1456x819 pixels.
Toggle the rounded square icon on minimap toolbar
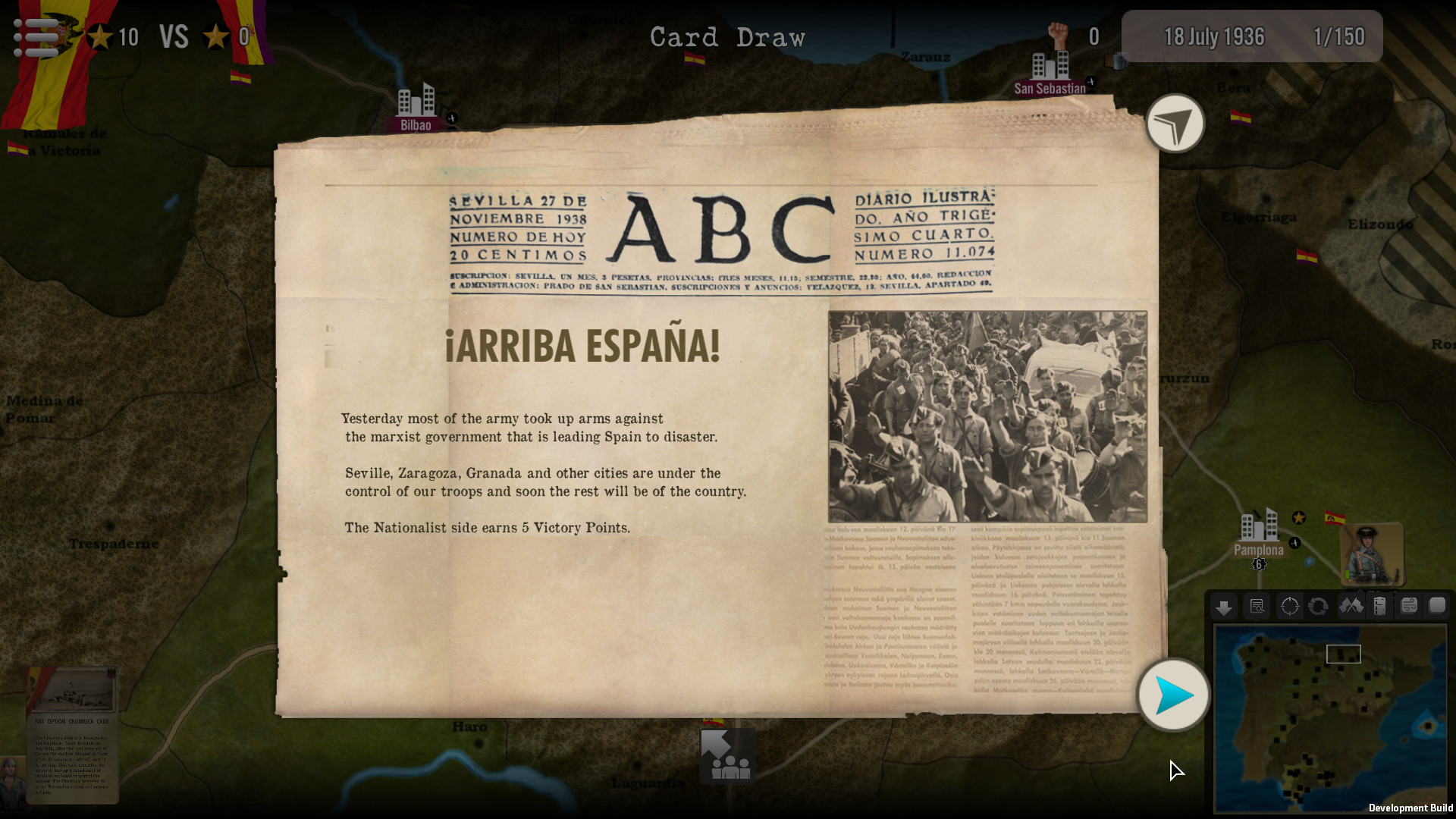coord(1436,606)
